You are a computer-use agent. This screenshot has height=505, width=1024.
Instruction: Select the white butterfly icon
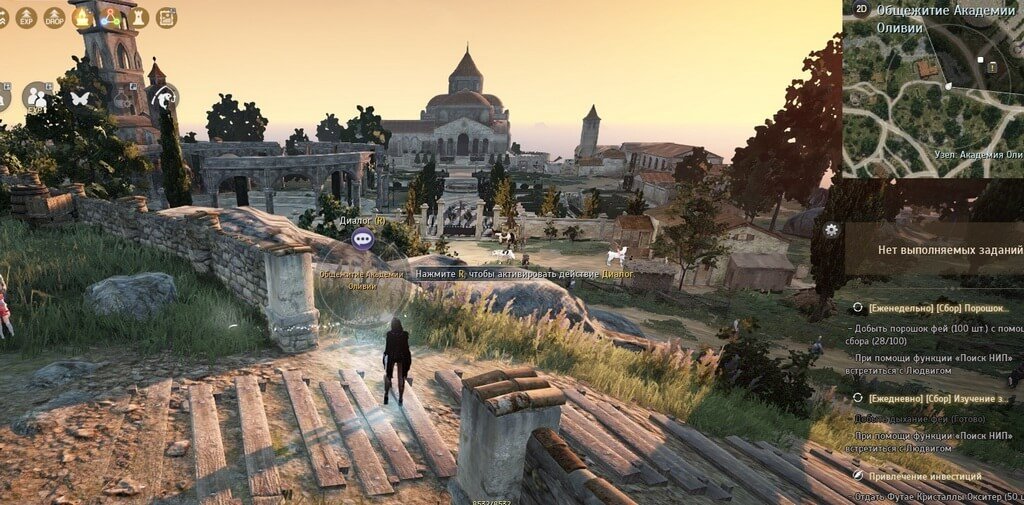[x=79, y=98]
